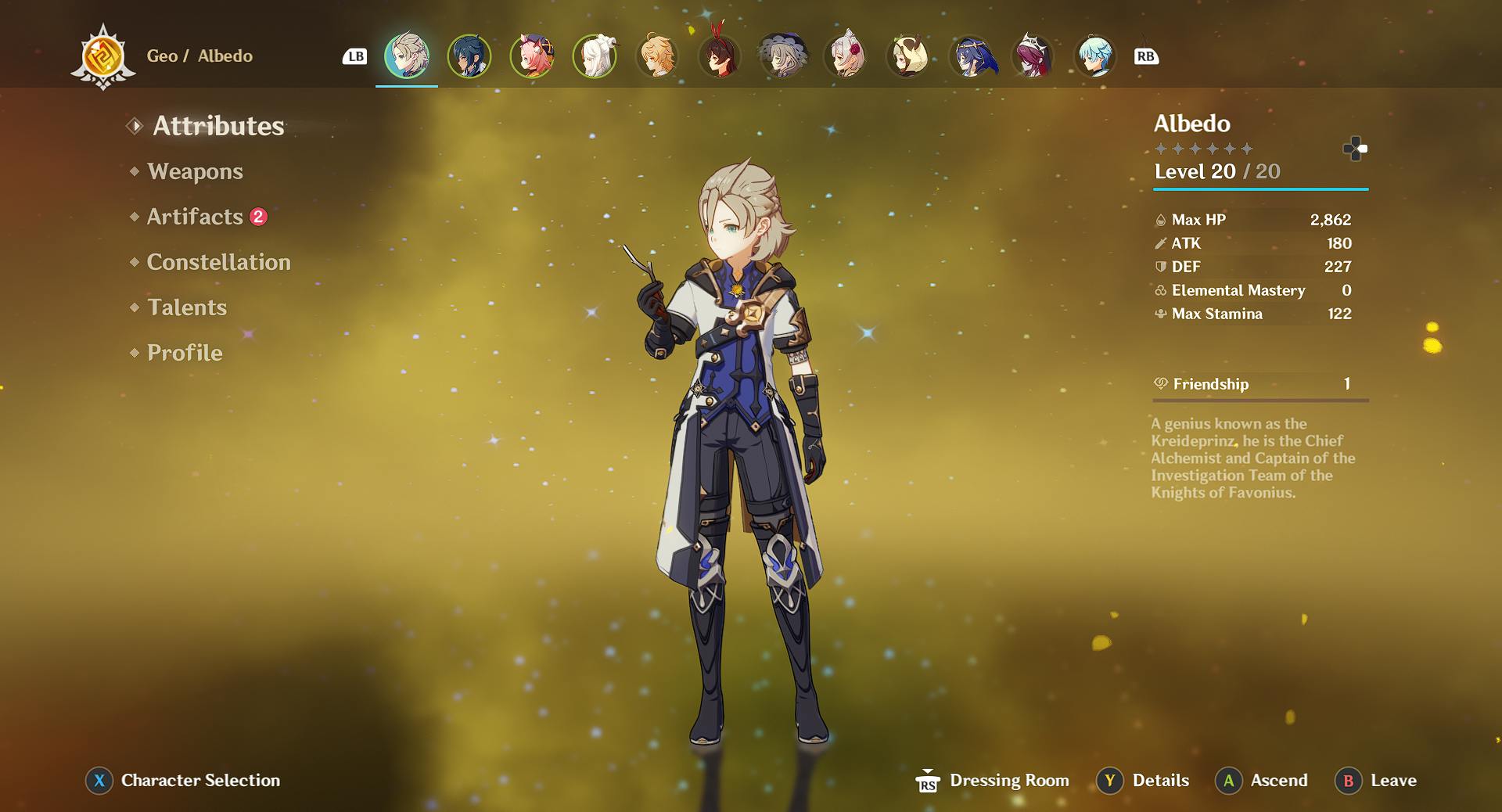
Task: Pick Rosaria's portrait
Action: tap(1033, 56)
